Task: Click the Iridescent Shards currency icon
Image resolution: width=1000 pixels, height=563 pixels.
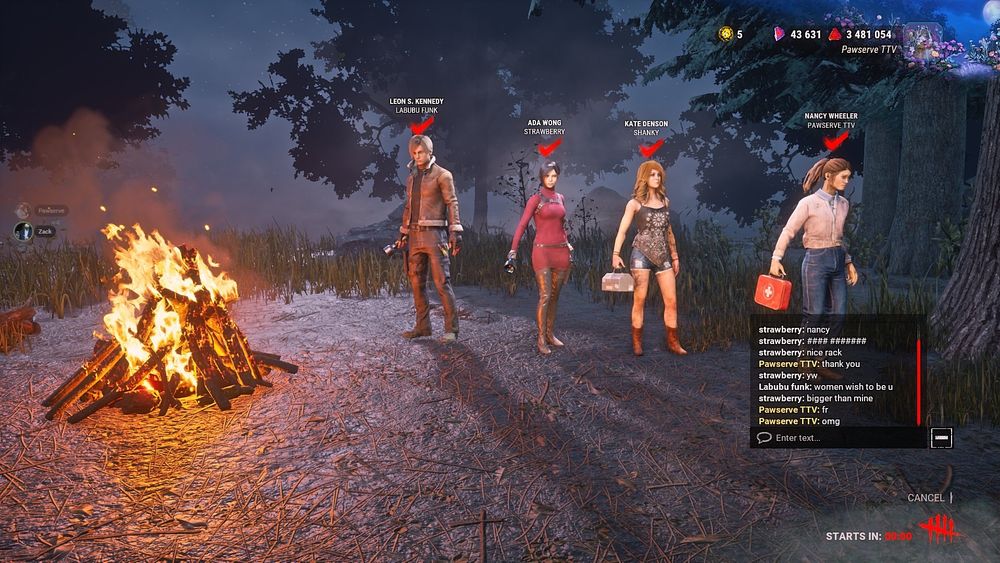Action: click(x=780, y=34)
